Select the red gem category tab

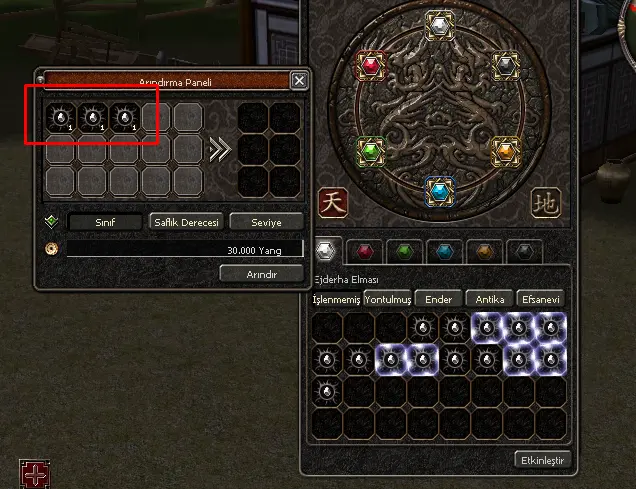pos(366,251)
